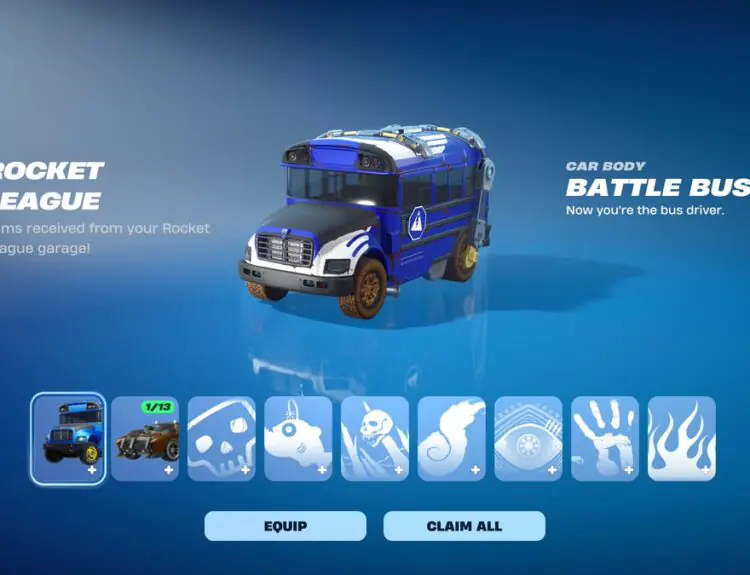This screenshot has height=575, width=750.
Task: Select the hooked fish decal tile
Action: click(298, 438)
